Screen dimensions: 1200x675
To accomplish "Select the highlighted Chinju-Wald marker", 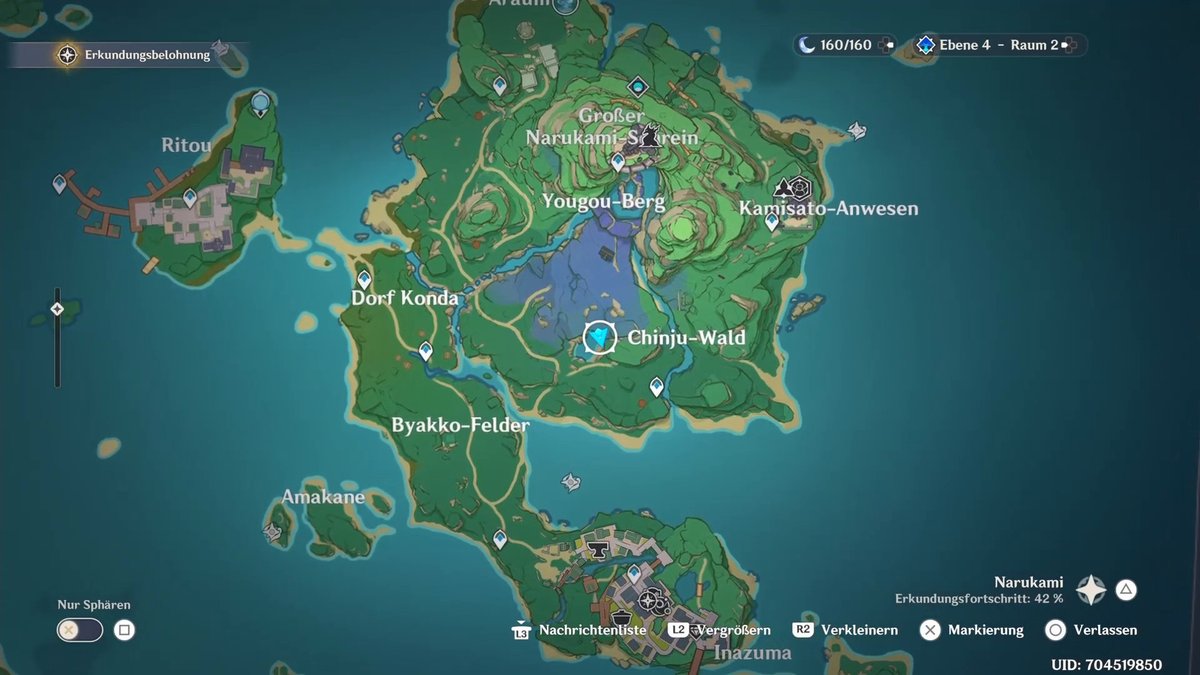I will (x=600, y=338).
